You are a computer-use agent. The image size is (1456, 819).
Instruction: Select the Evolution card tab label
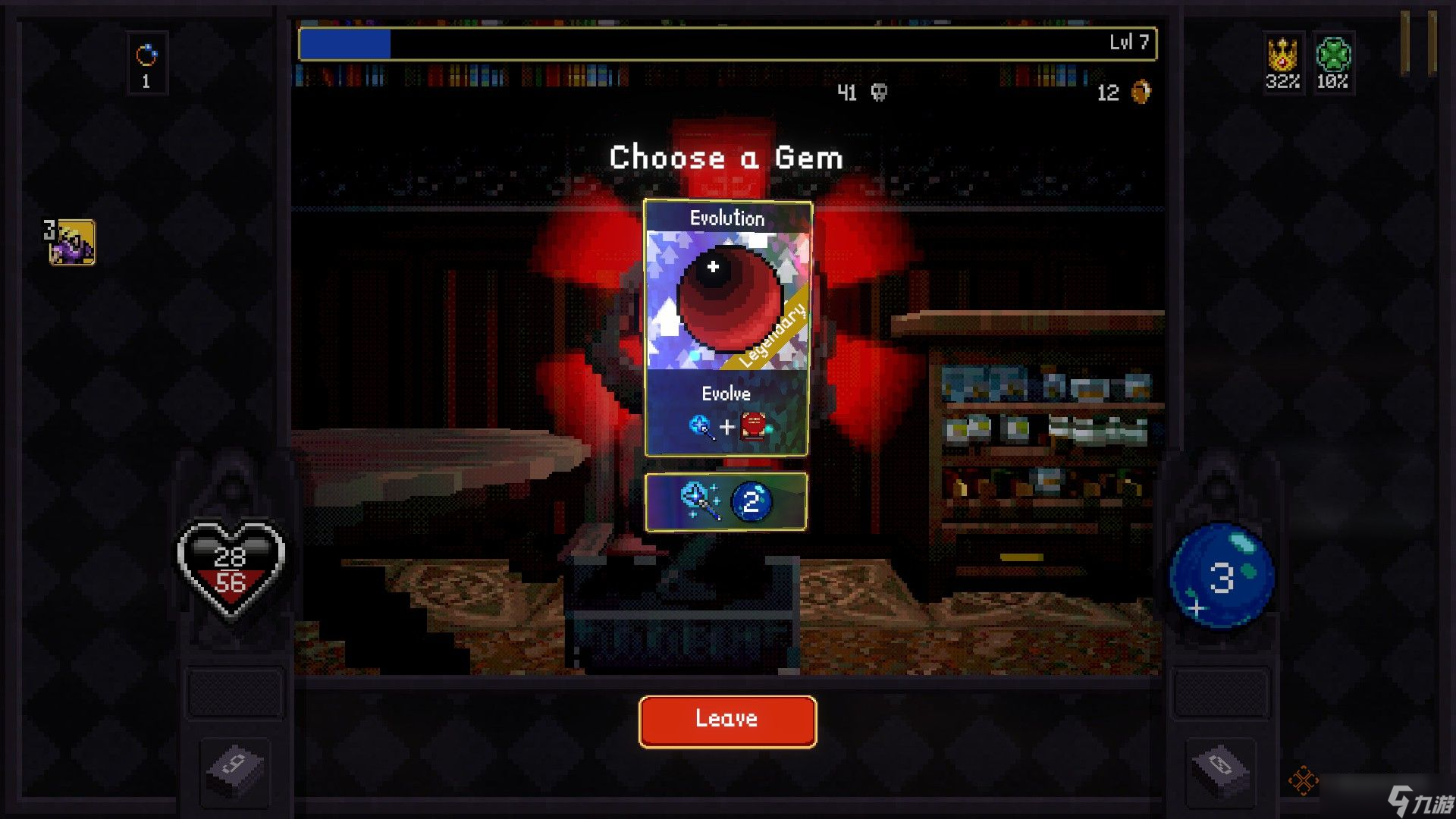tap(726, 218)
